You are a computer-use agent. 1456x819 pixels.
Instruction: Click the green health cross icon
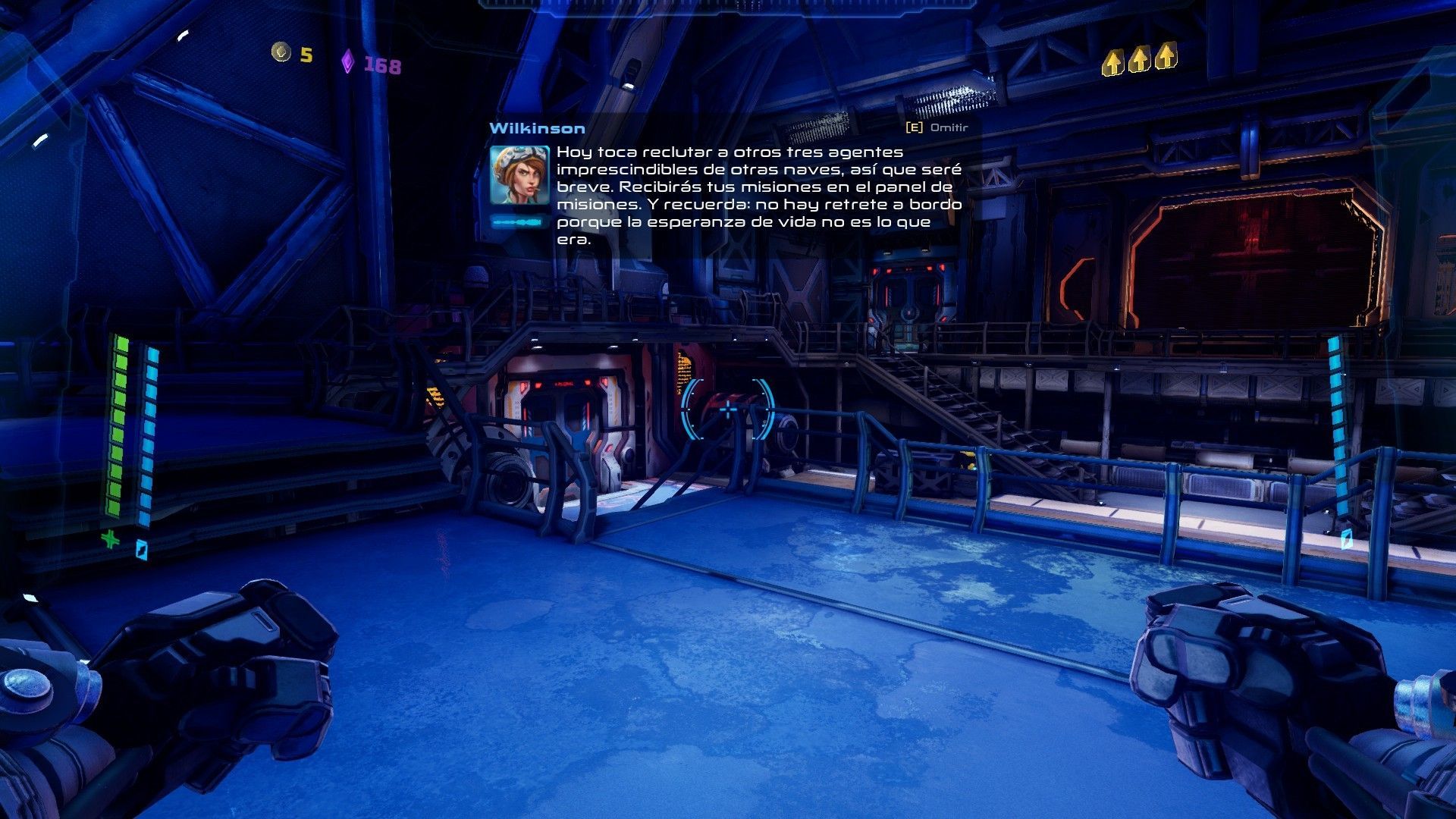[x=111, y=540]
